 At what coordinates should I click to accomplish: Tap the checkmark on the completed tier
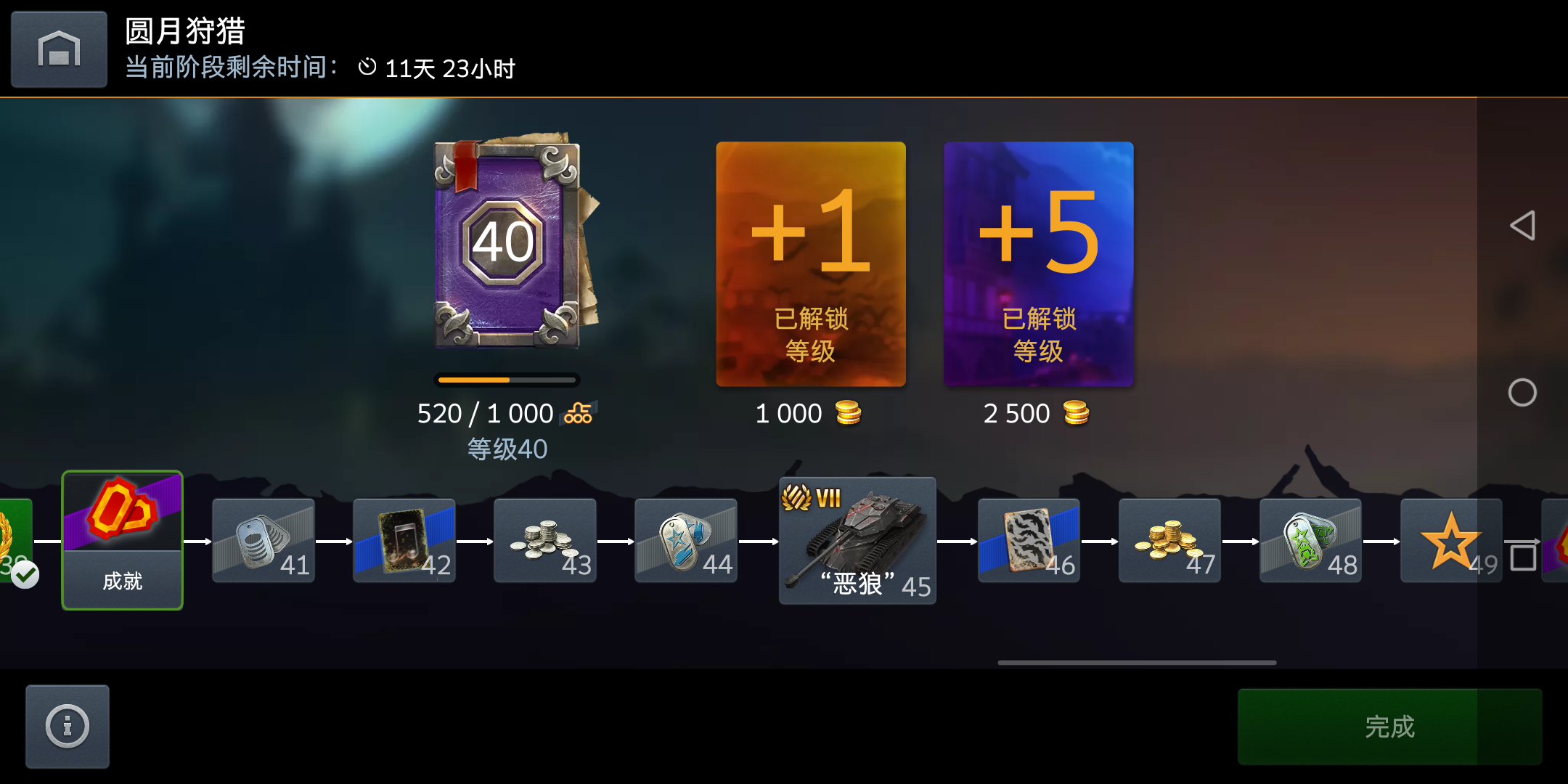(x=25, y=576)
